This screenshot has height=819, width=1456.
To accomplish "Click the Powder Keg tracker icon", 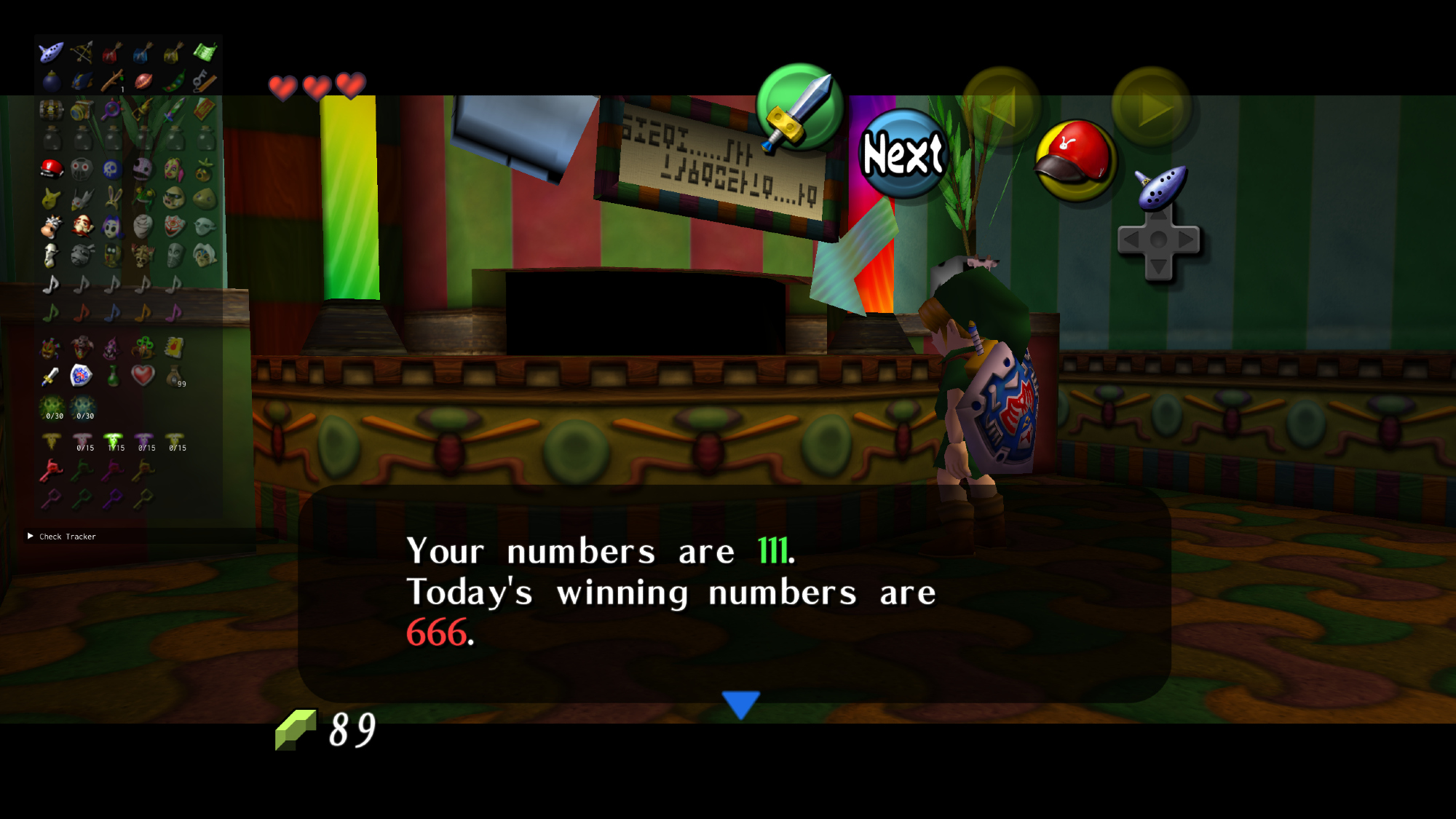I will (51, 110).
